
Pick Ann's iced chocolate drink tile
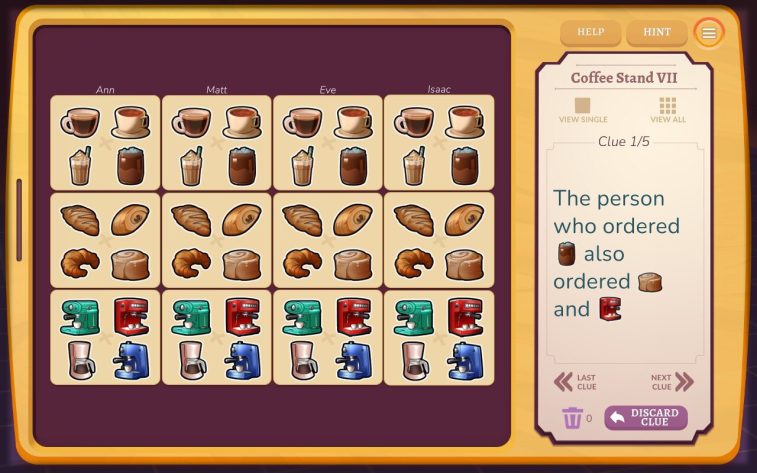click(131, 165)
